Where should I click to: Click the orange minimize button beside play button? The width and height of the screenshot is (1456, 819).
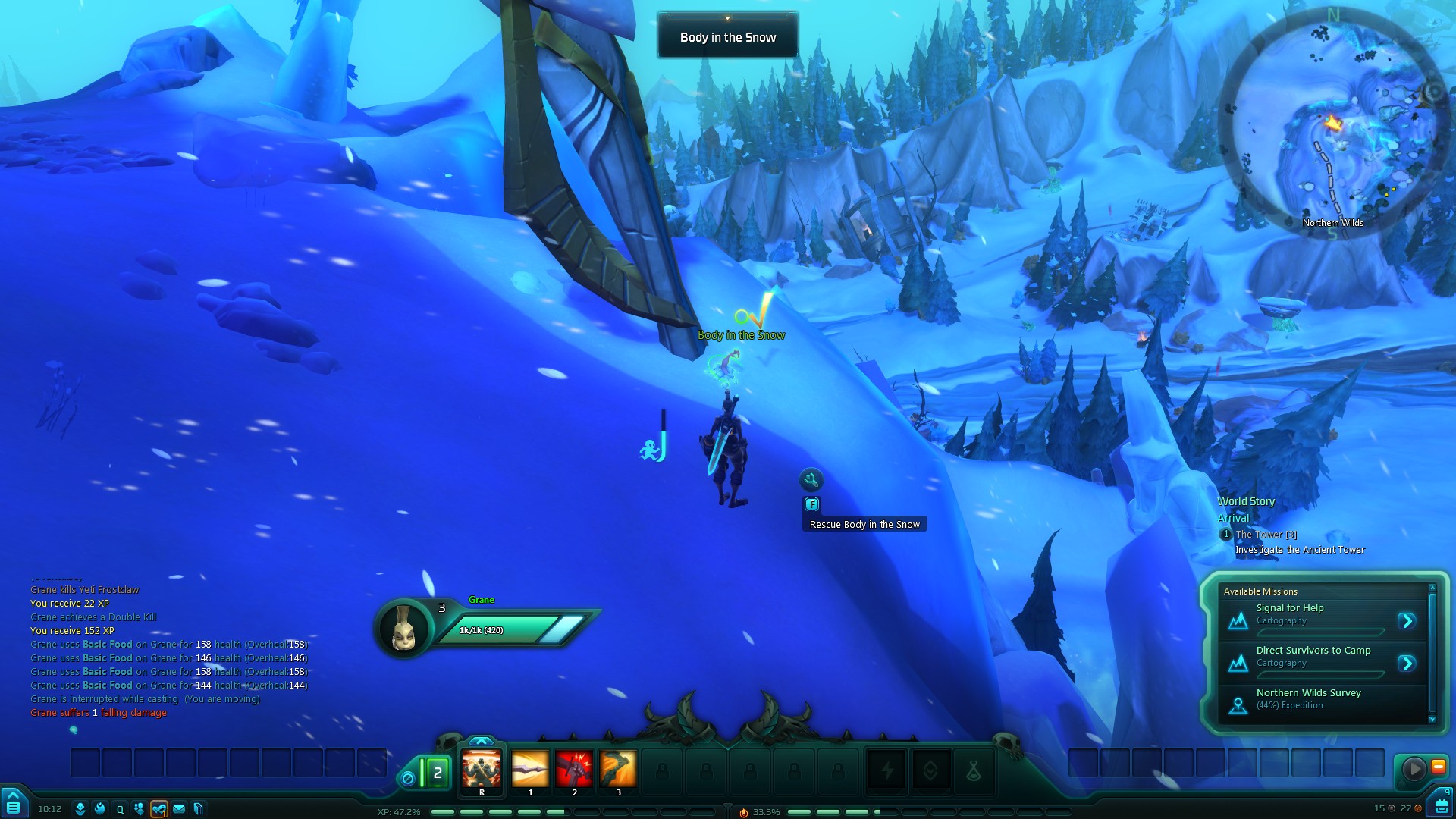[x=1439, y=767]
